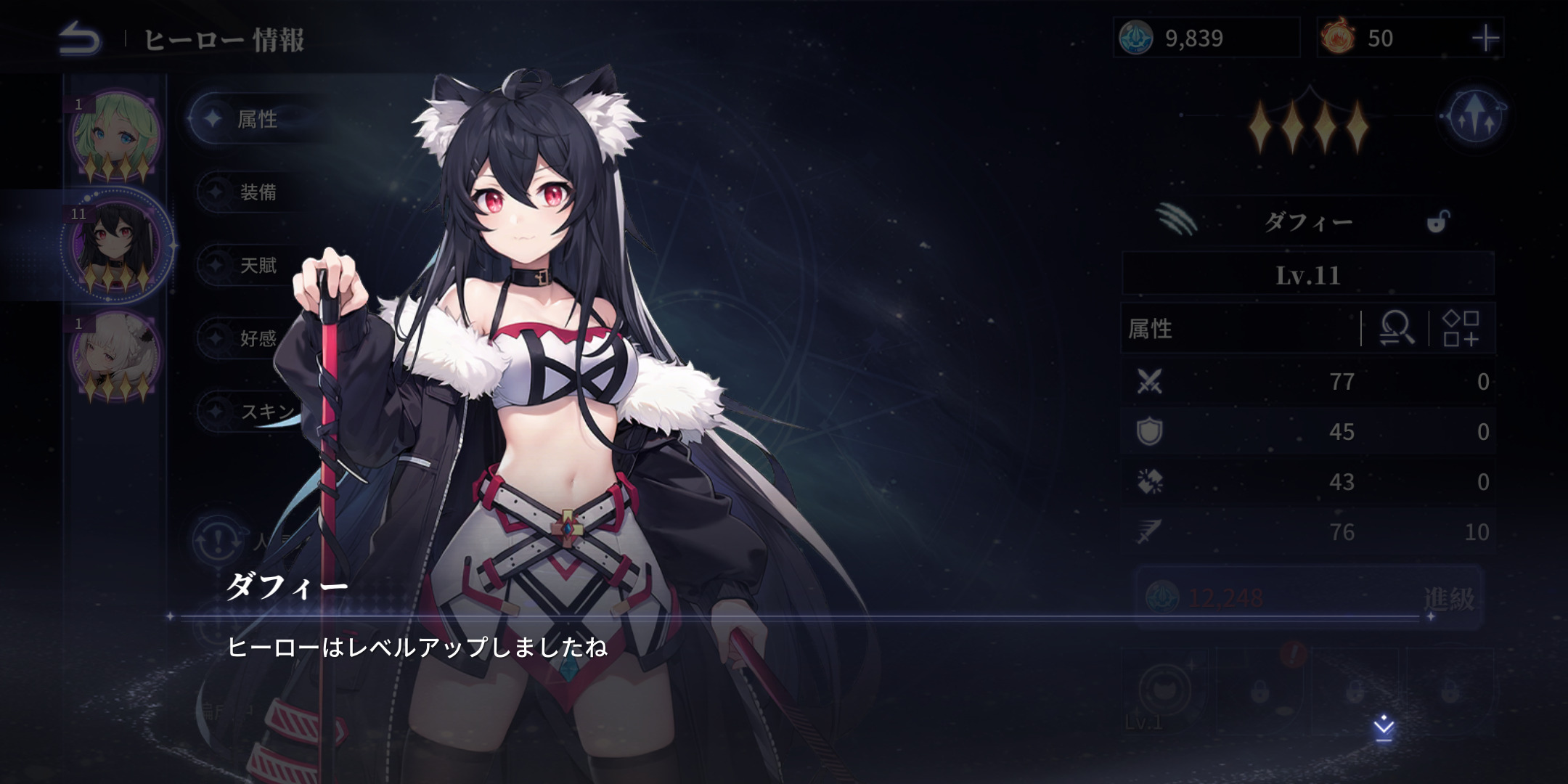Go back using the return arrow

[80, 38]
